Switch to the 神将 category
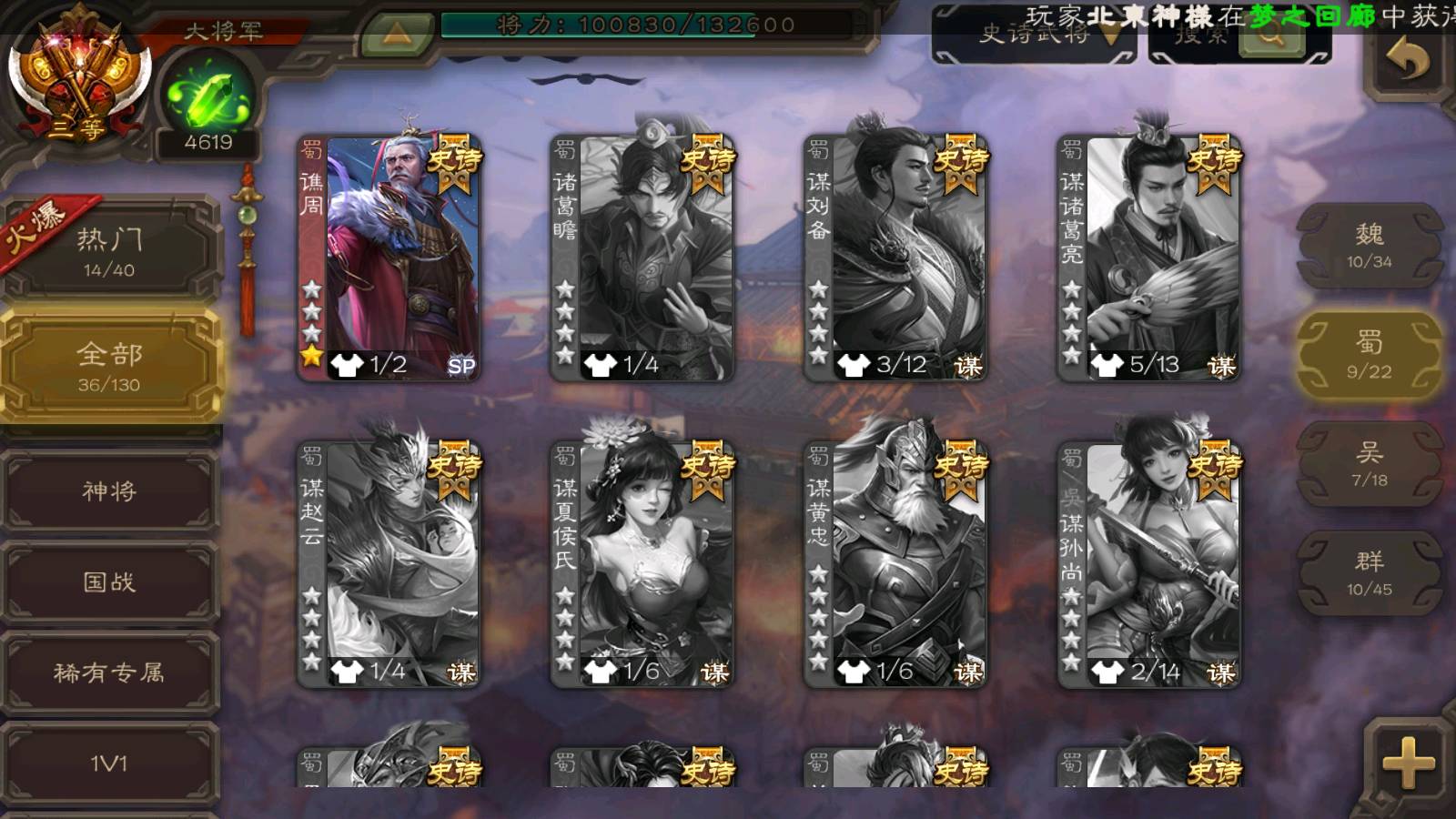Viewport: 1456px width, 819px height. point(109,491)
